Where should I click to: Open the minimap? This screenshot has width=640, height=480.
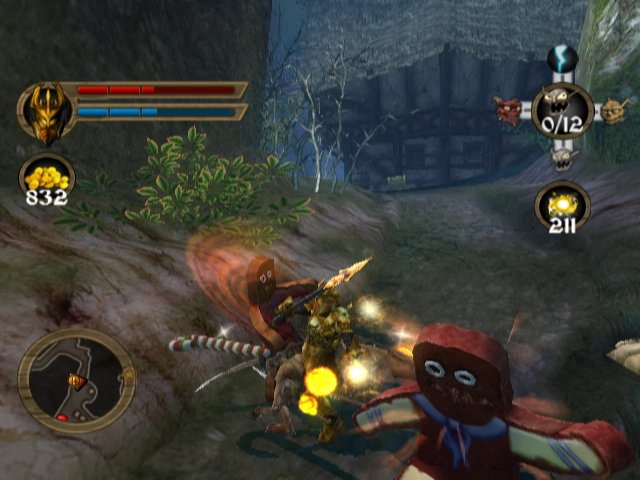(x=76, y=379)
